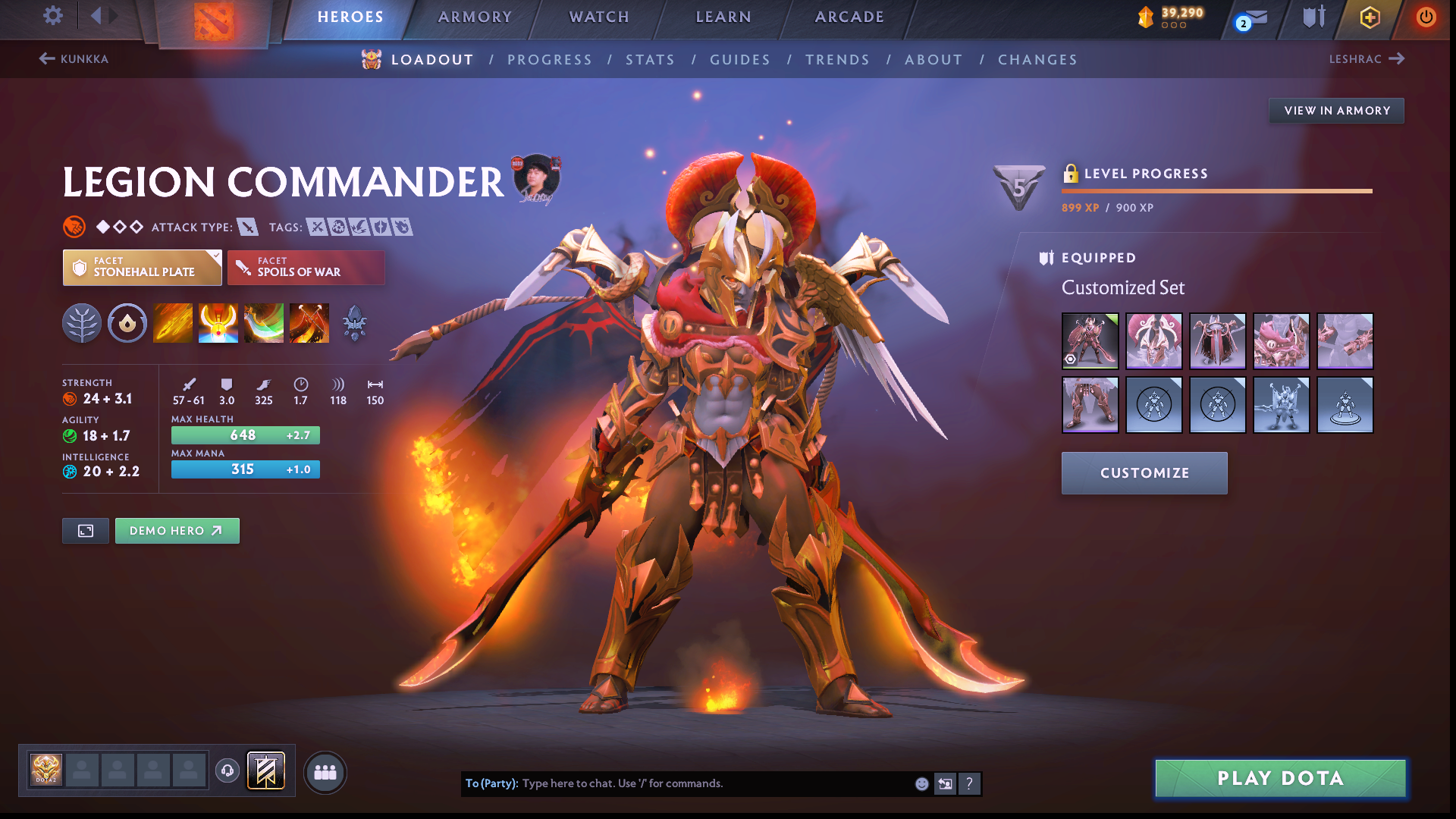Go to the Learn tab
The image size is (1456, 819).
(723, 17)
